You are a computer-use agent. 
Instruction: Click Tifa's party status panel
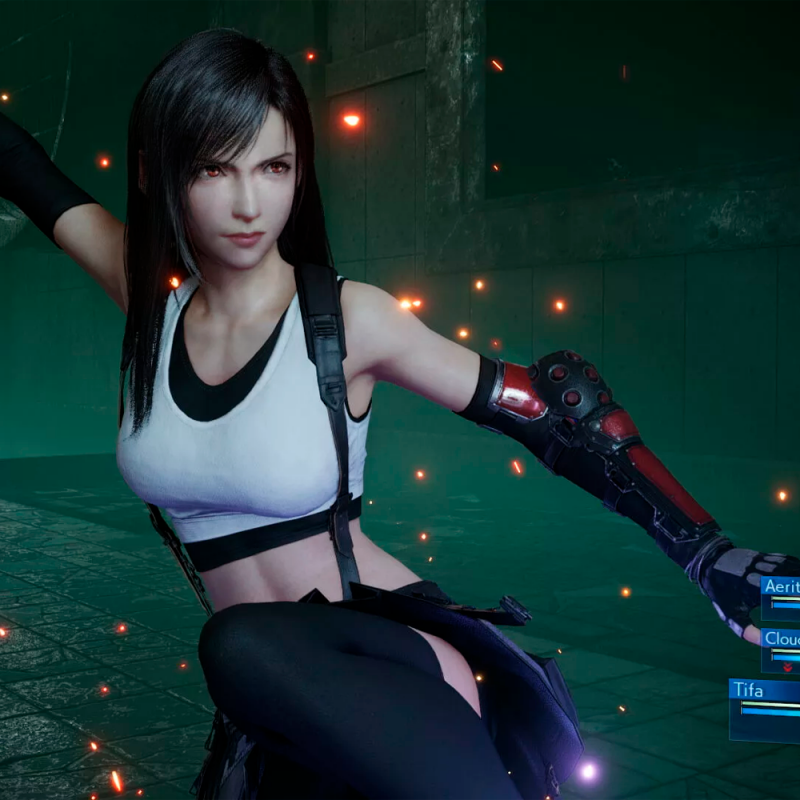tap(765, 708)
